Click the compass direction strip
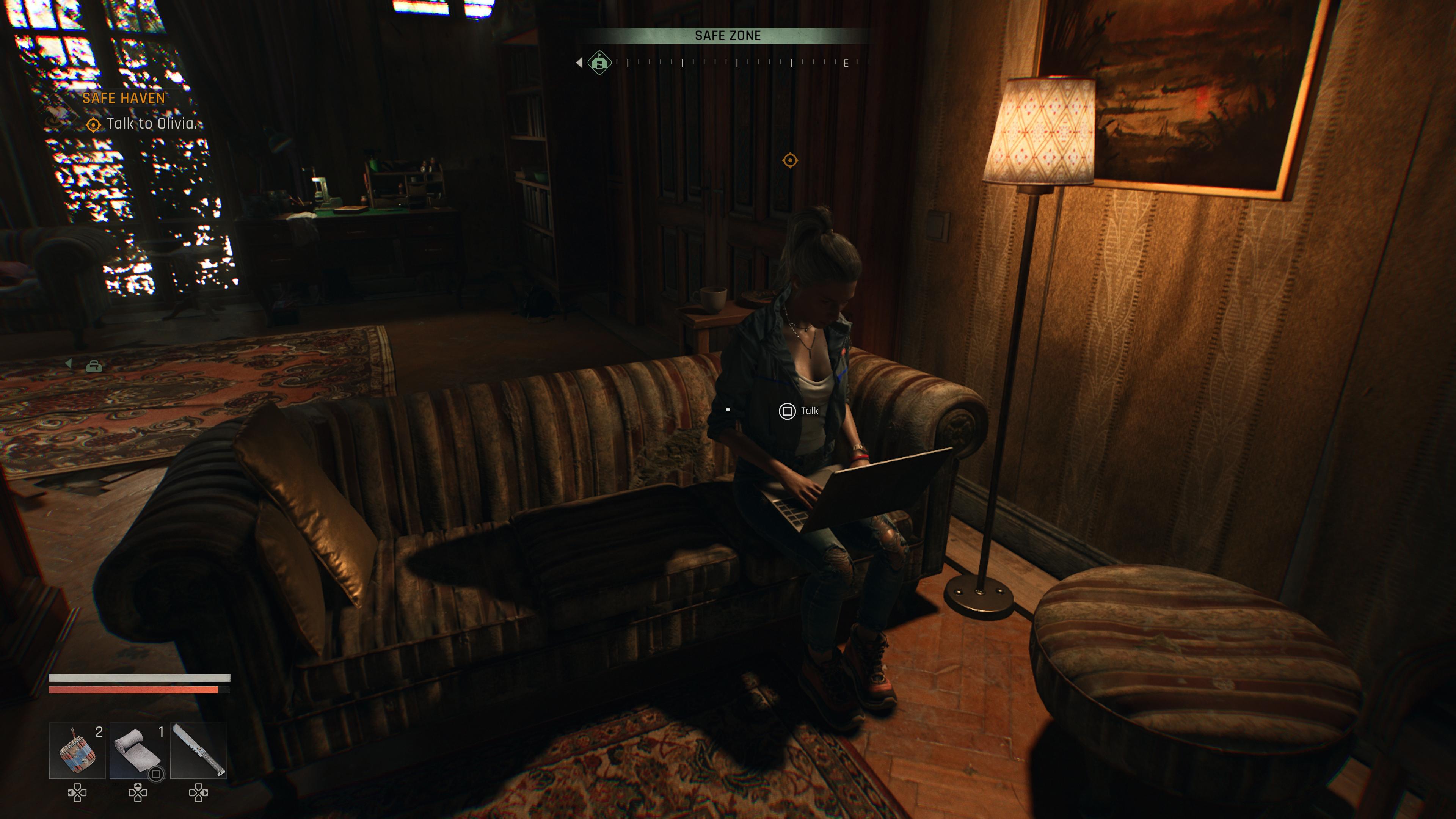This screenshot has width=1456, height=819. 735,63
